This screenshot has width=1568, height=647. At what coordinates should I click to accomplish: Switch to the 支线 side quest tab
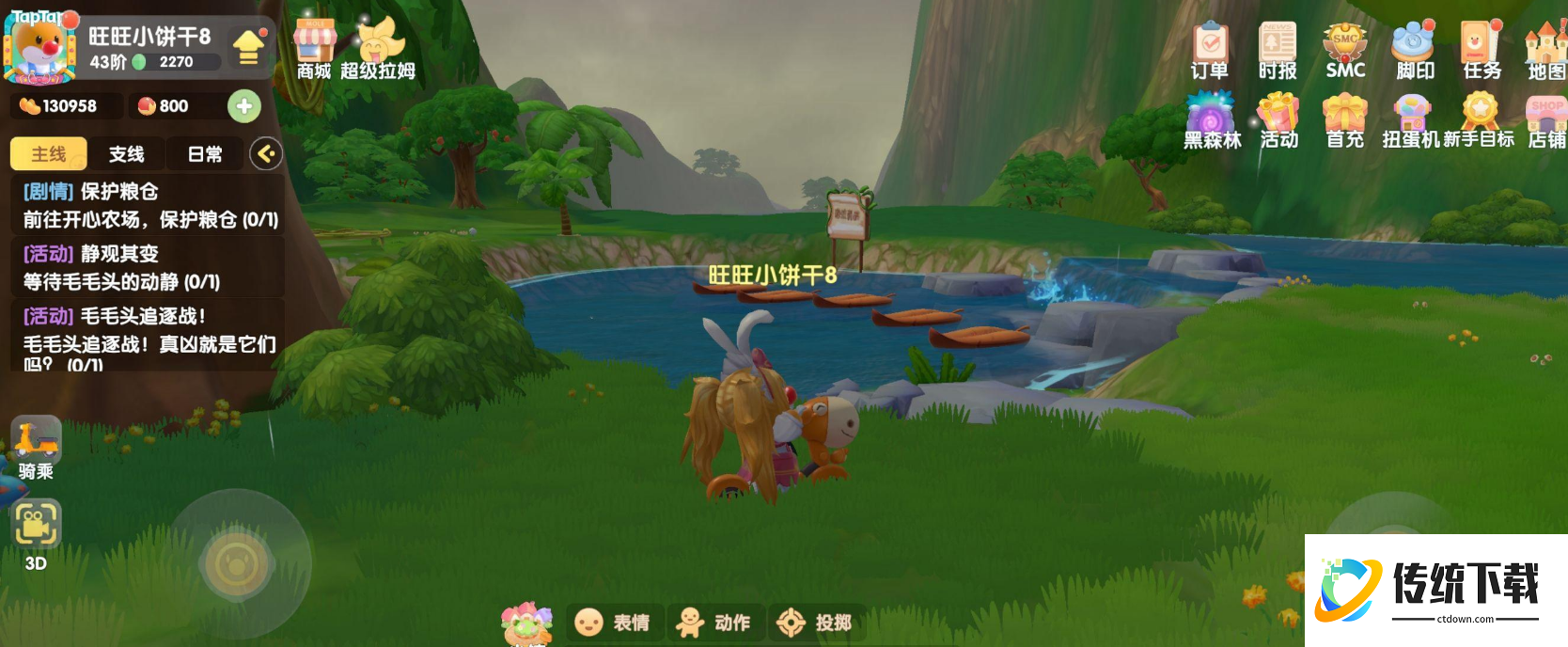(126, 154)
